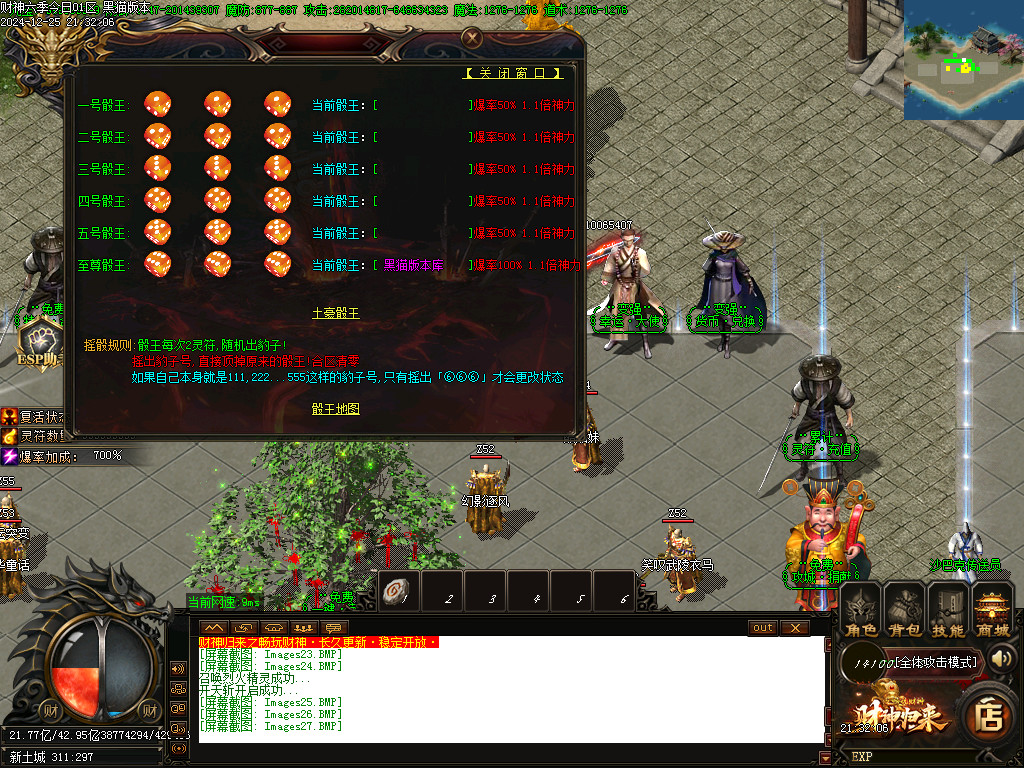Click the chat window out button
Screen dimensions: 1024x768
(763, 628)
